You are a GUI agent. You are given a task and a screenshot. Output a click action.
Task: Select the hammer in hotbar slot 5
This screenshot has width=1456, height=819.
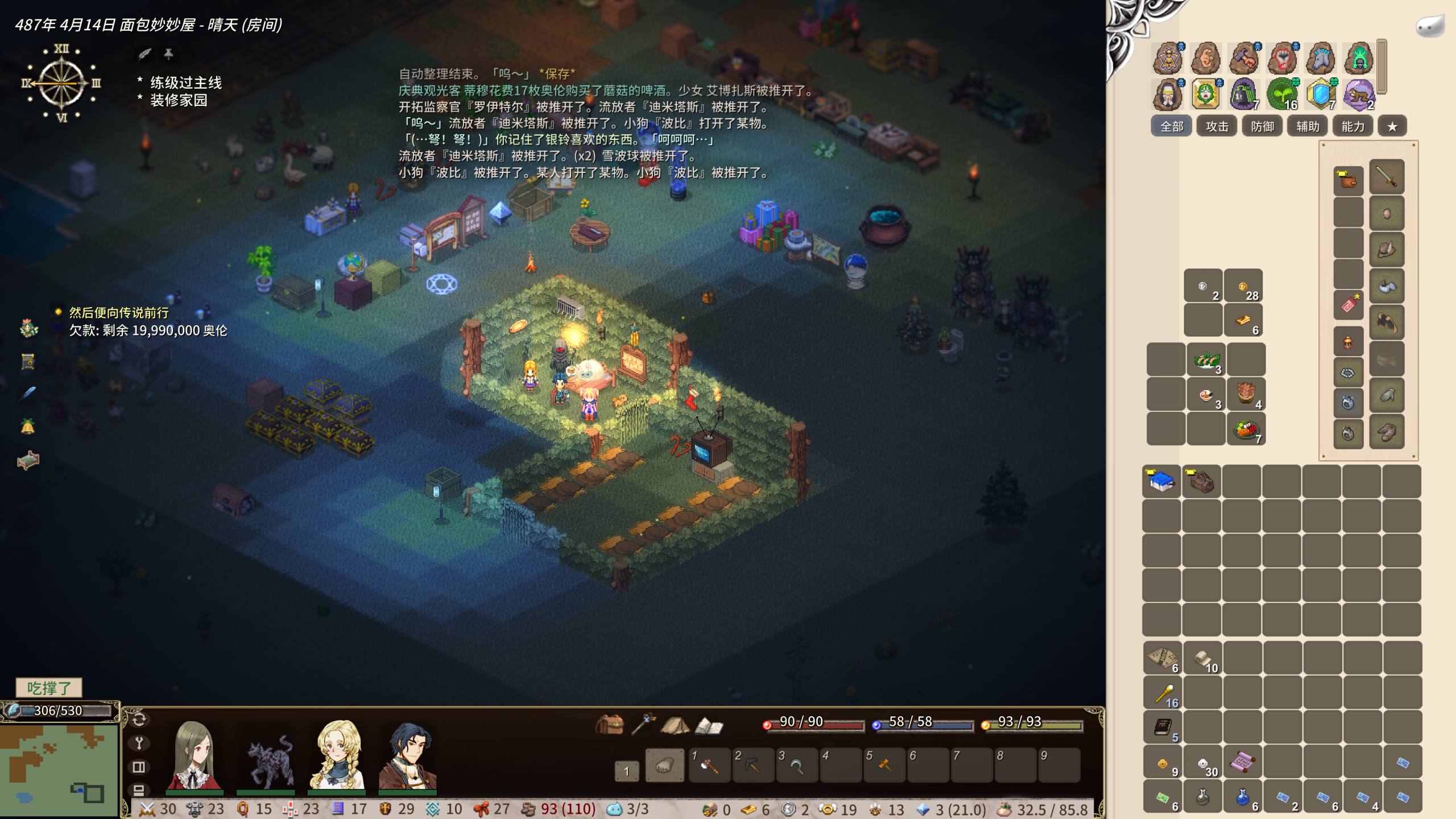point(884,766)
